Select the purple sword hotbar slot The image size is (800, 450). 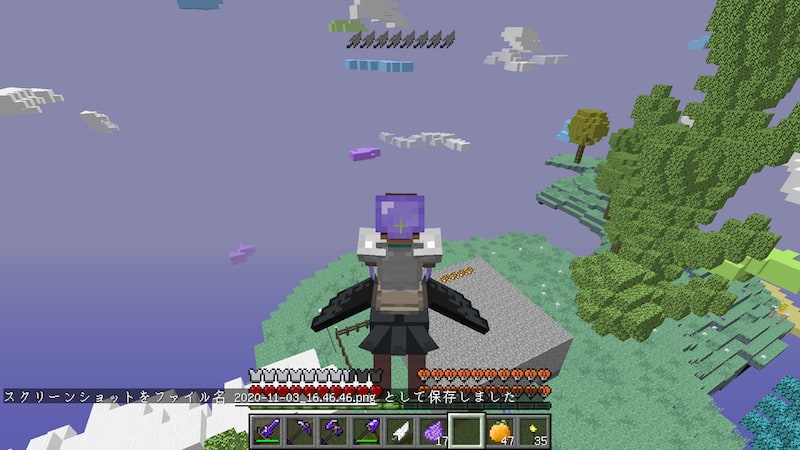click(x=267, y=432)
